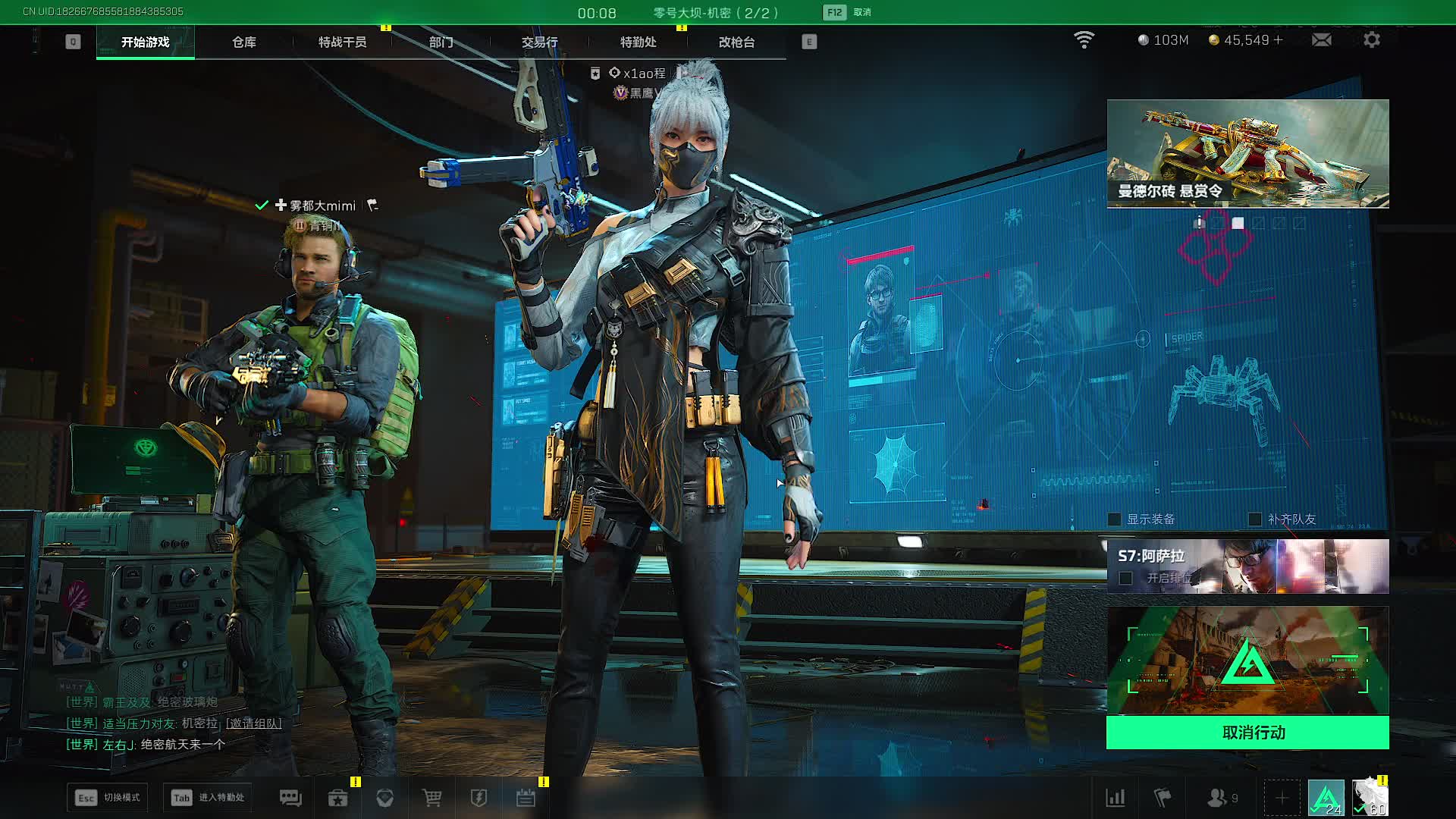Open the 特勤处 tab

pyautogui.click(x=639, y=42)
